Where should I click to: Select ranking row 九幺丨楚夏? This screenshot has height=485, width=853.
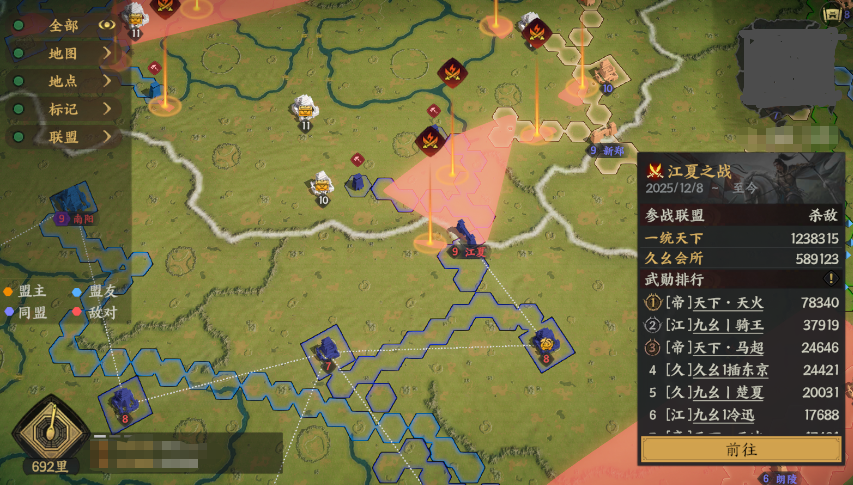741,392
